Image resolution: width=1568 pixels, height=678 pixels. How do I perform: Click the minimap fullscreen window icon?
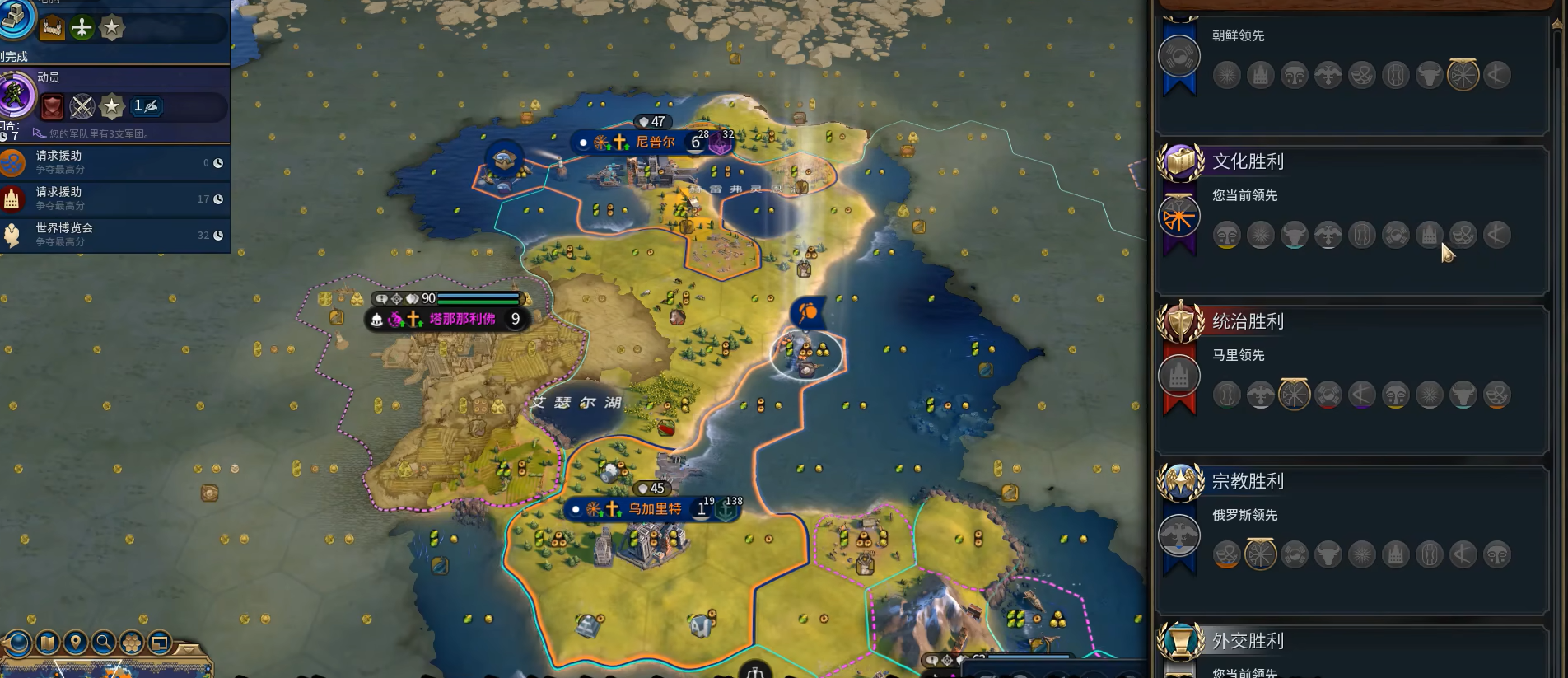coord(160,643)
